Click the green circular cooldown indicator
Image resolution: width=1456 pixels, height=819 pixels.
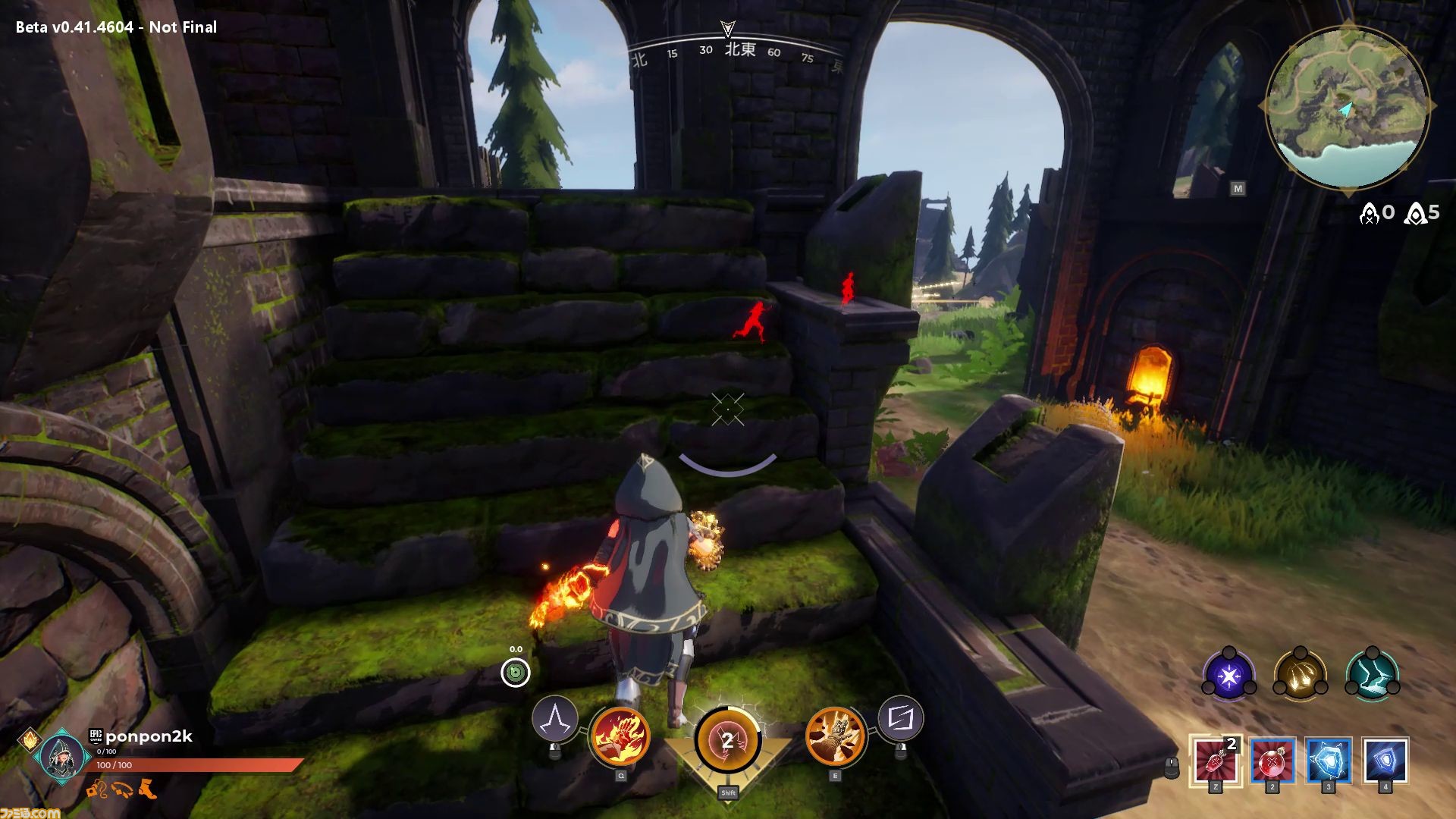pyautogui.click(x=516, y=672)
